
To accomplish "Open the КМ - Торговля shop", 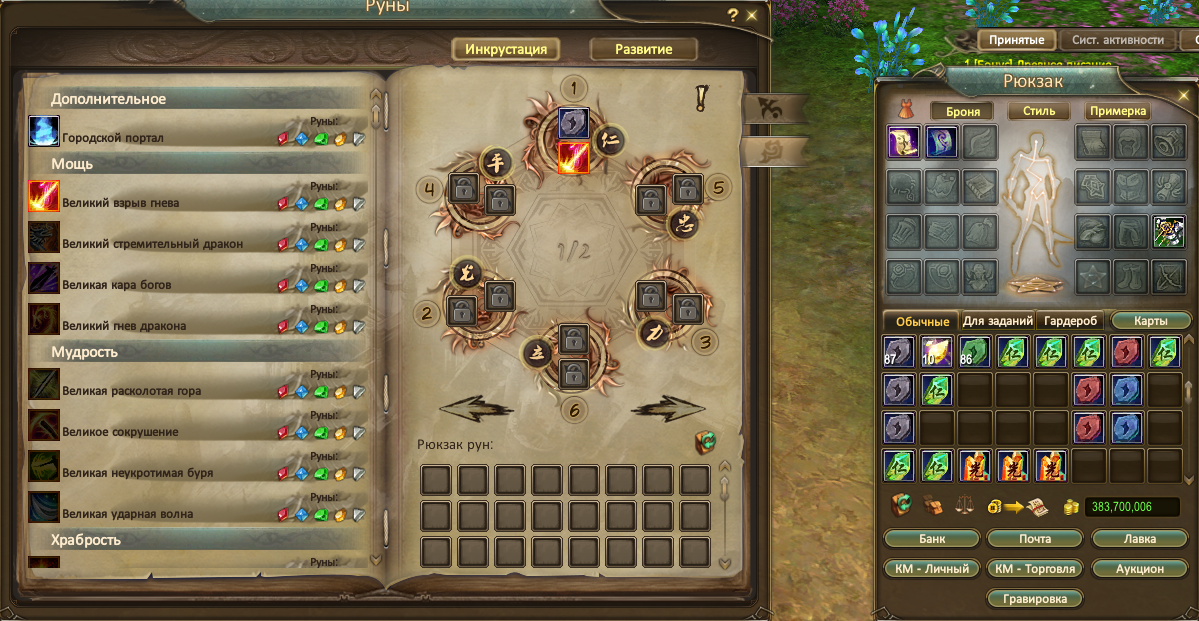I will pos(1035,568).
